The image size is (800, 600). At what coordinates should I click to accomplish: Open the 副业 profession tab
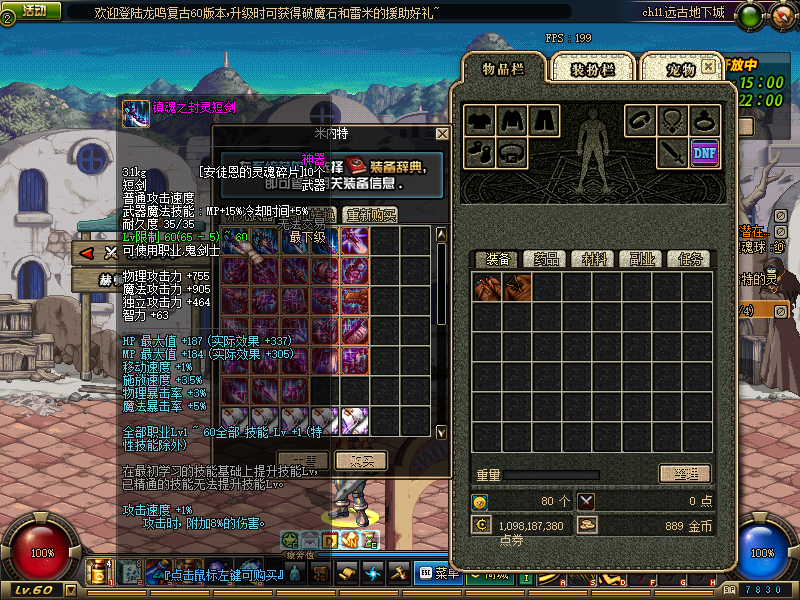coord(643,259)
